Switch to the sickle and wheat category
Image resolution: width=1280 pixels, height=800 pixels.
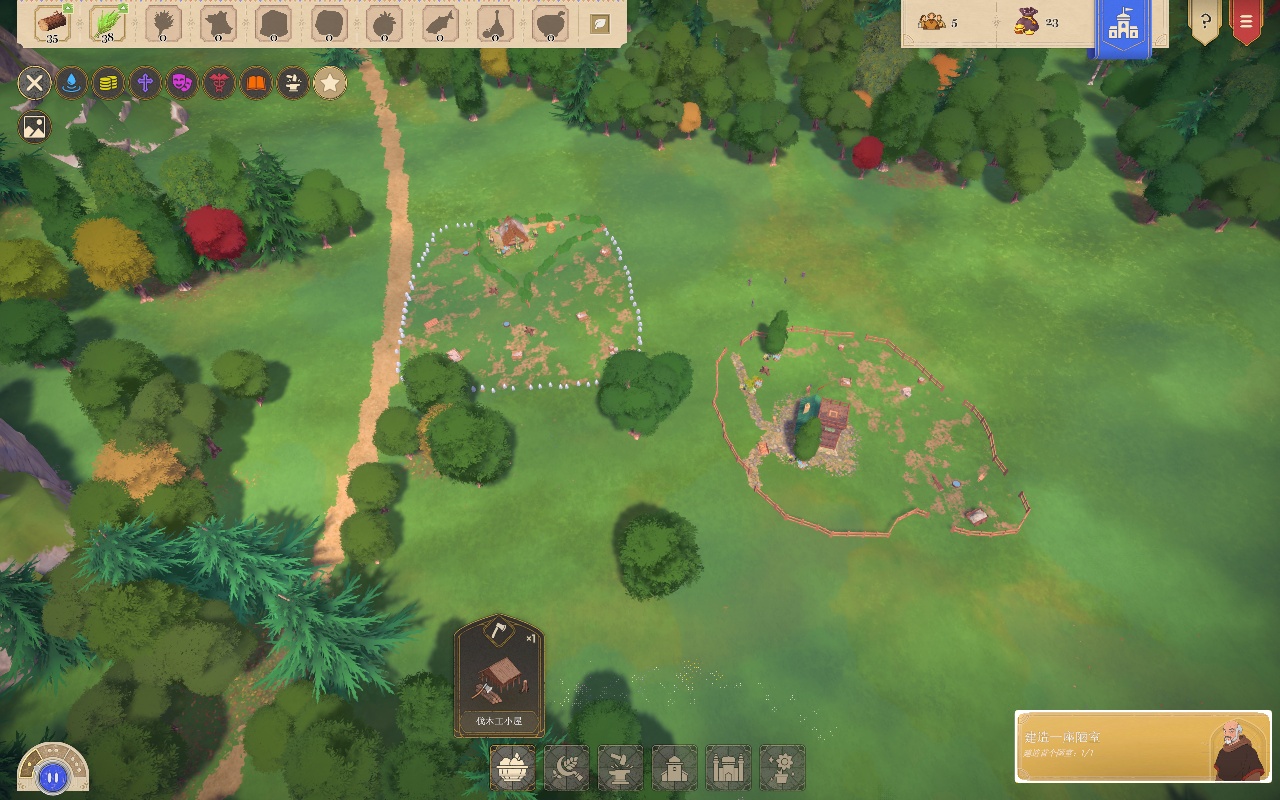567,768
